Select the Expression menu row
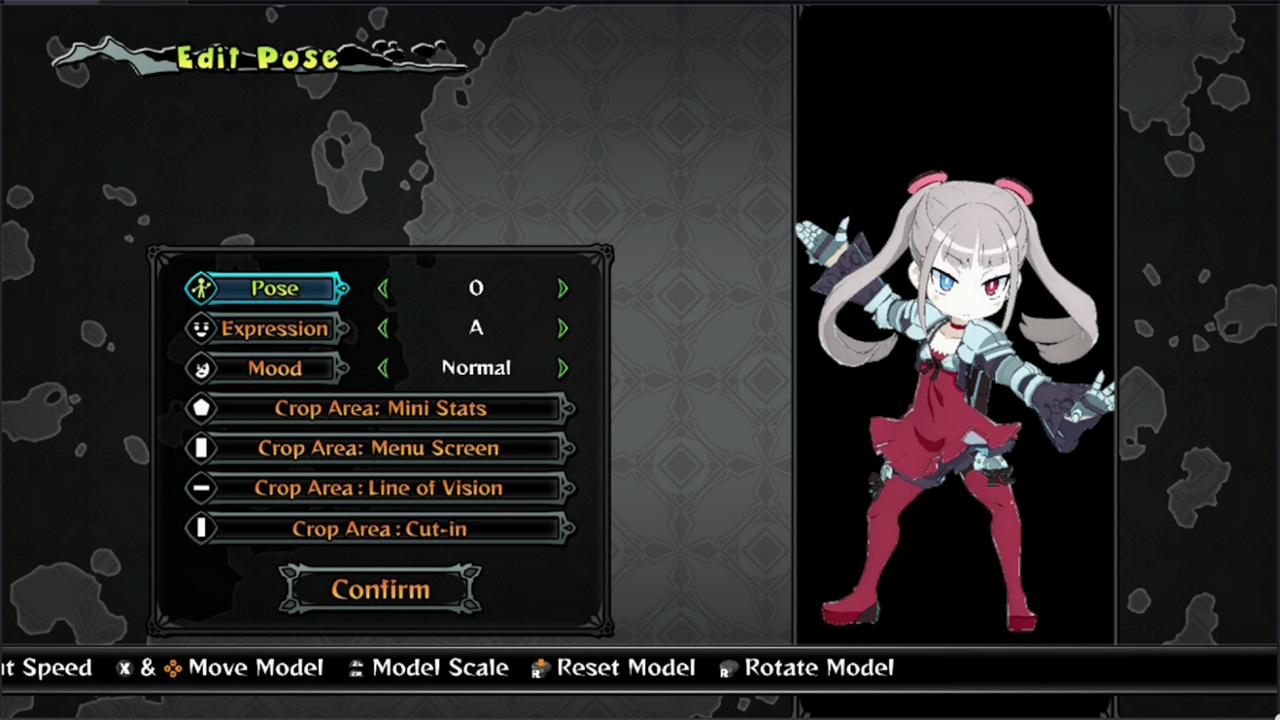The height and width of the screenshot is (720, 1280). [274, 328]
